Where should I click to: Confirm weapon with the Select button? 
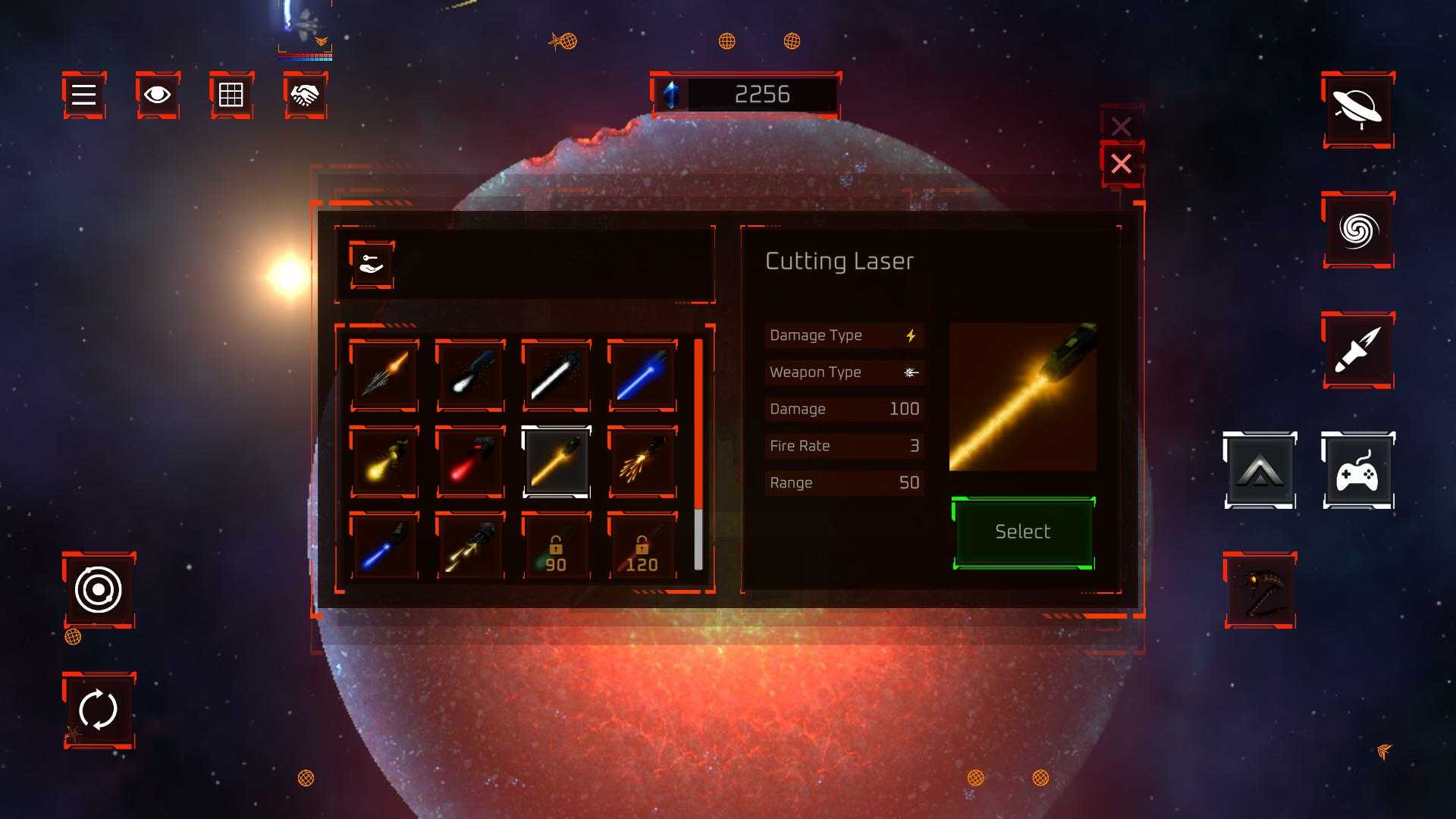click(x=1022, y=532)
